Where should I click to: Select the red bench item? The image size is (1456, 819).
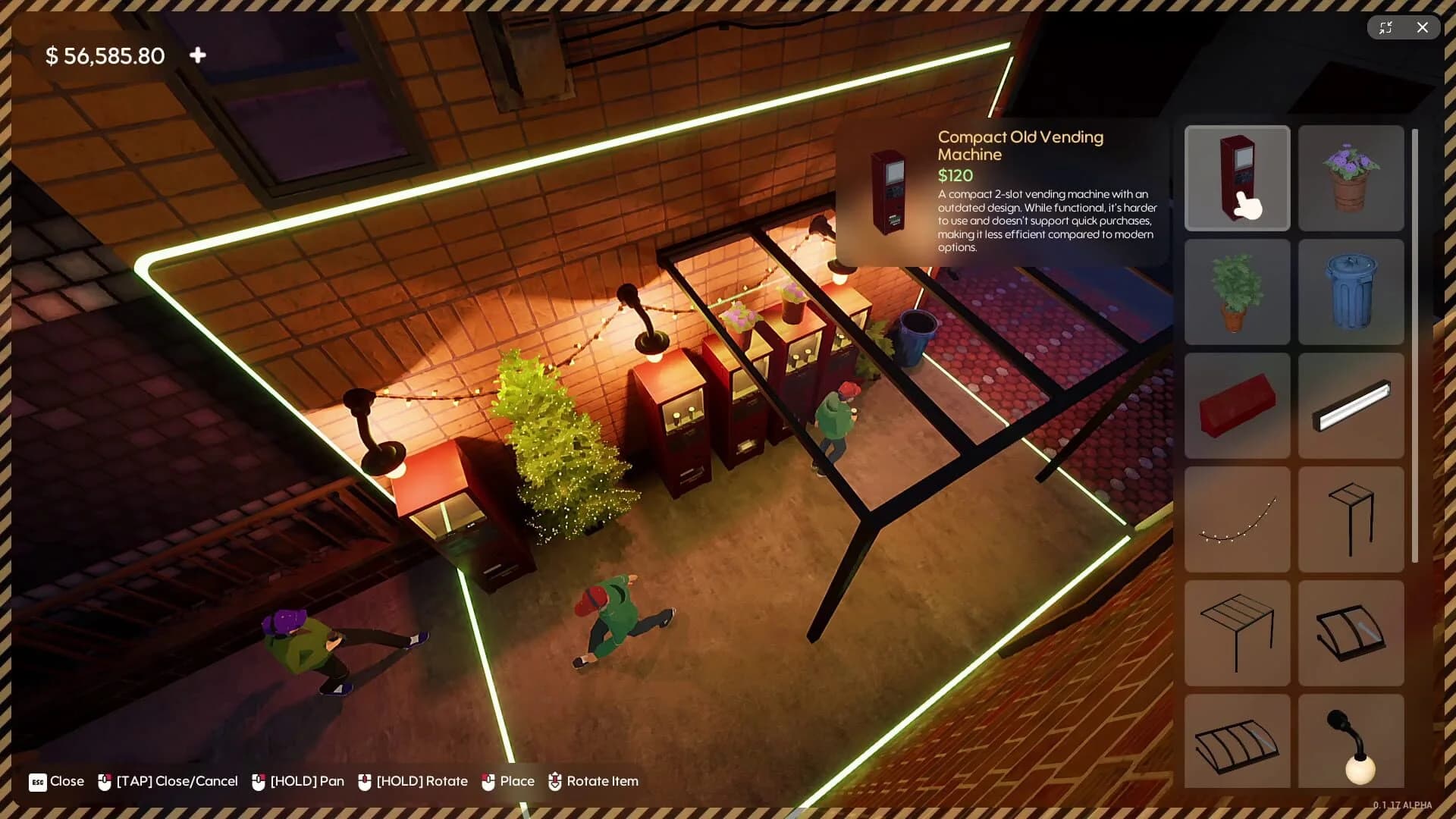coord(1236,406)
